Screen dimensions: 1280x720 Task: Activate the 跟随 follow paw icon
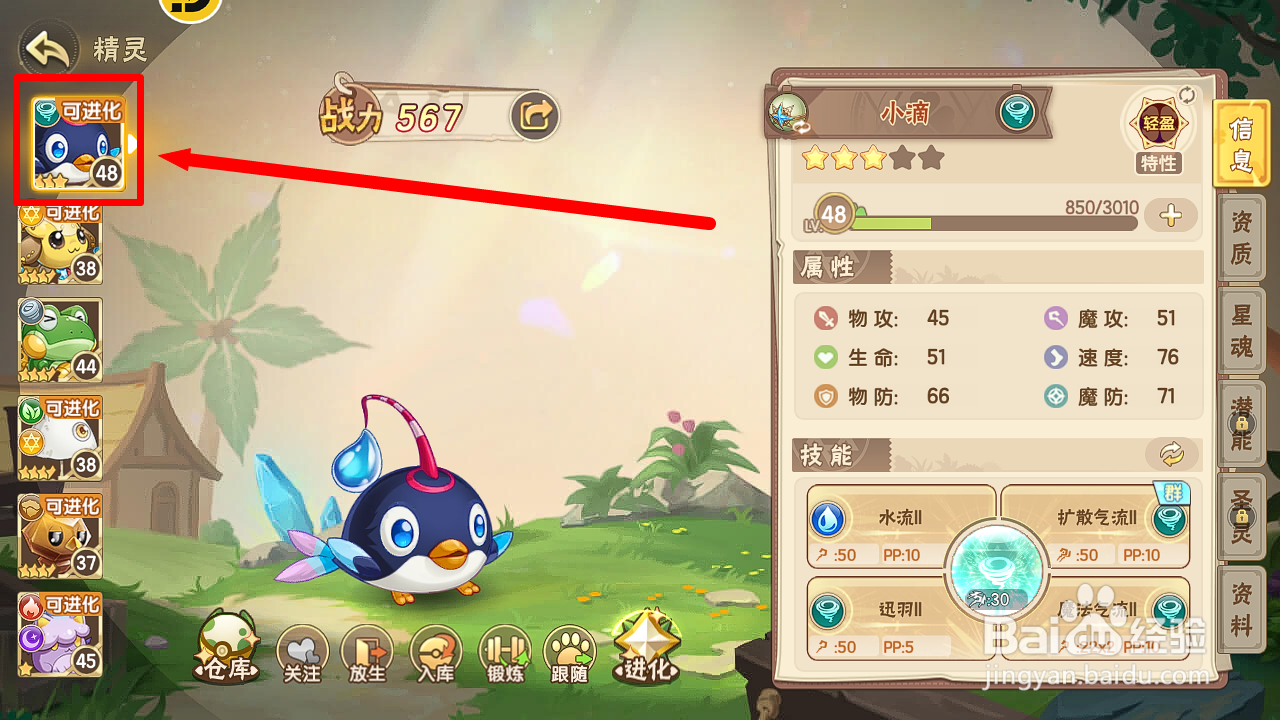(568, 655)
